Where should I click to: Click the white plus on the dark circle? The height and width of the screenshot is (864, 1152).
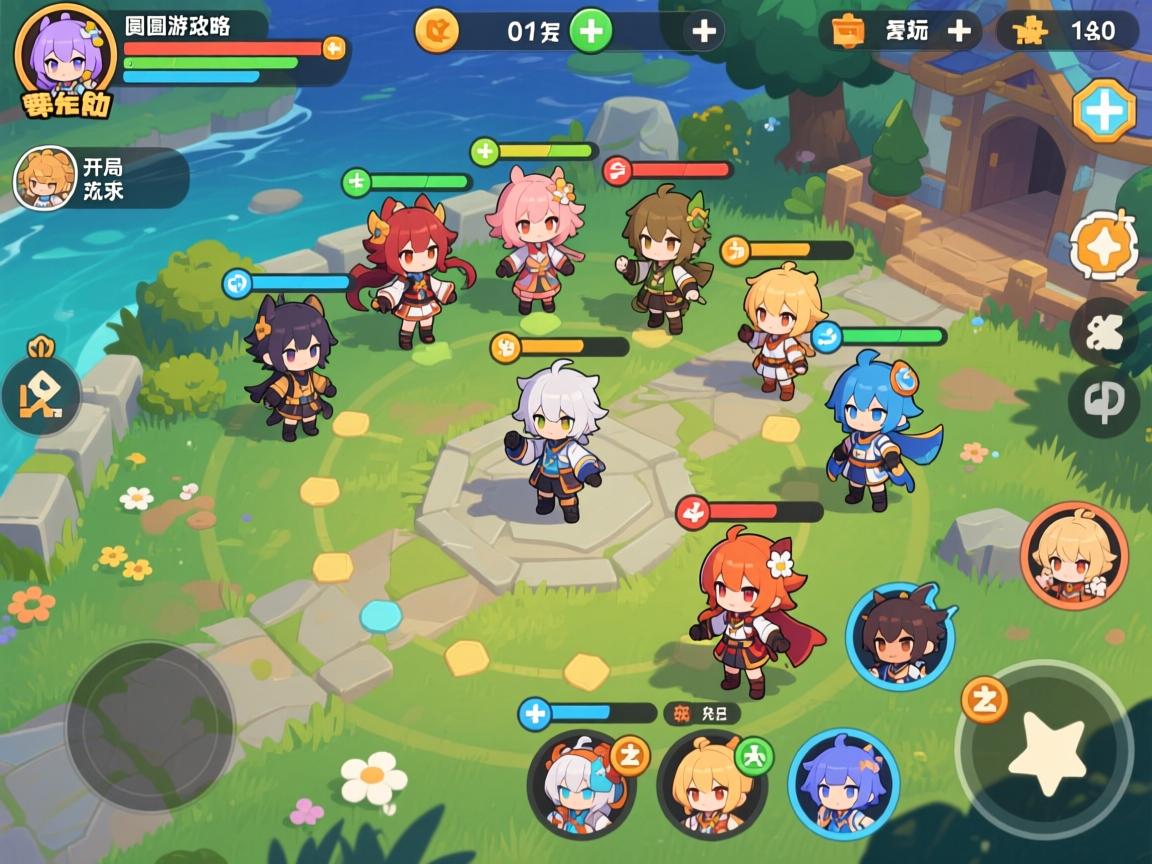(704, 31)
